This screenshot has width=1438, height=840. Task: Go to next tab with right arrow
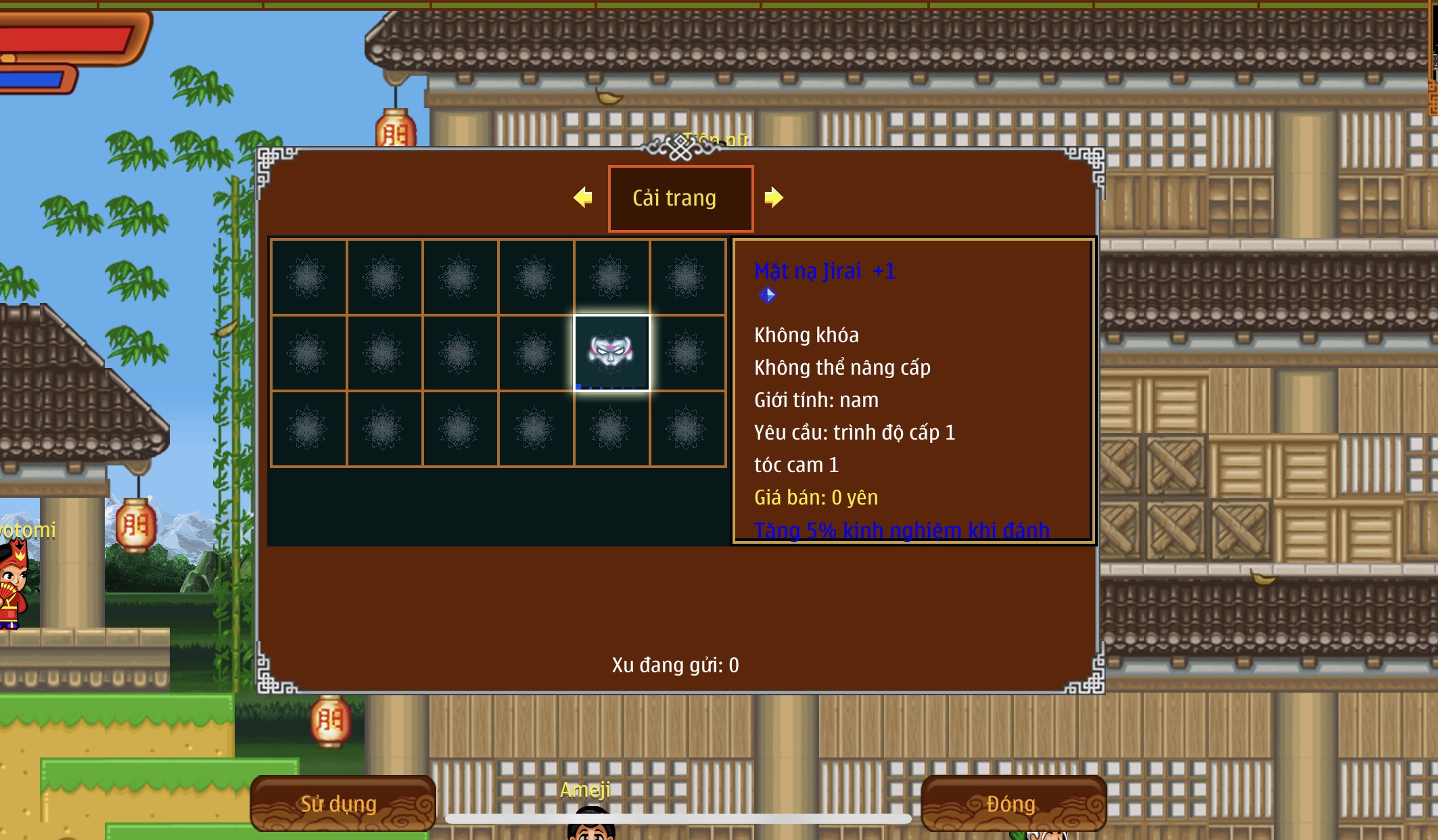(773, 197)
